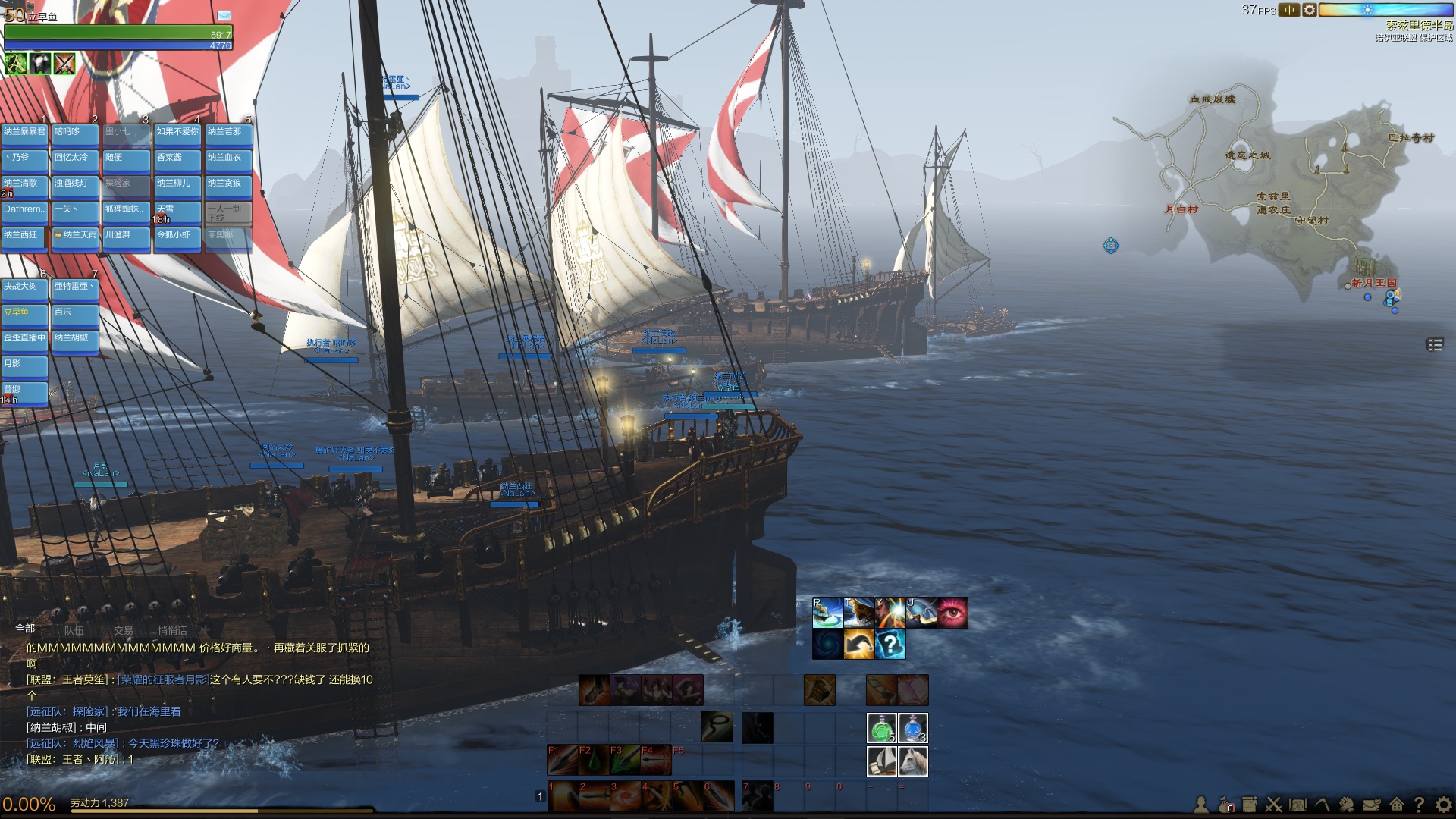Click the question mark help icon in bottom bar
This screenshot has width=1456, height=819.
[x=1419, y=805]
